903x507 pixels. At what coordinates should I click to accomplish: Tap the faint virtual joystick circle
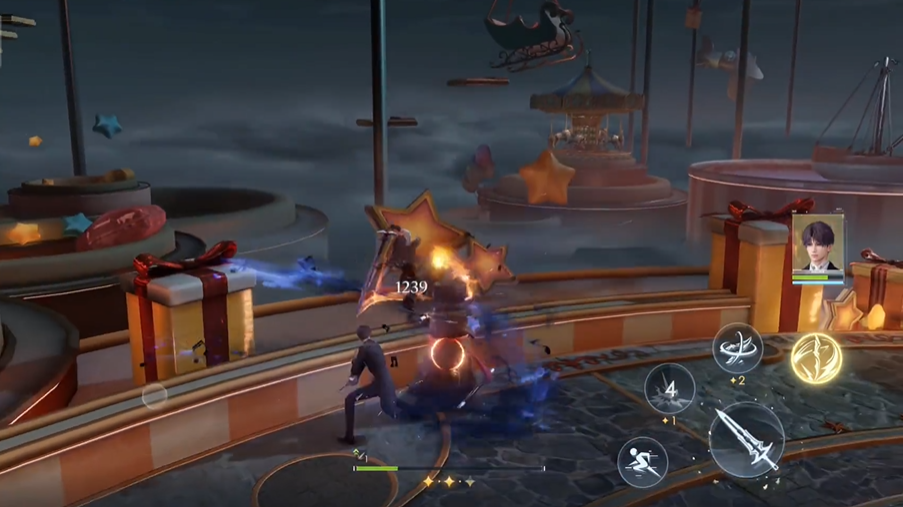click(x=154, y=396)
